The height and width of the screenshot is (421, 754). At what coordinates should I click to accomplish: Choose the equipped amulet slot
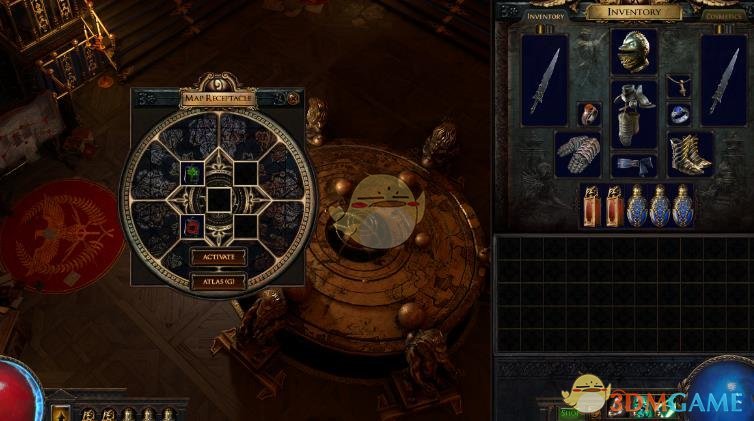(x=679, y=85)
